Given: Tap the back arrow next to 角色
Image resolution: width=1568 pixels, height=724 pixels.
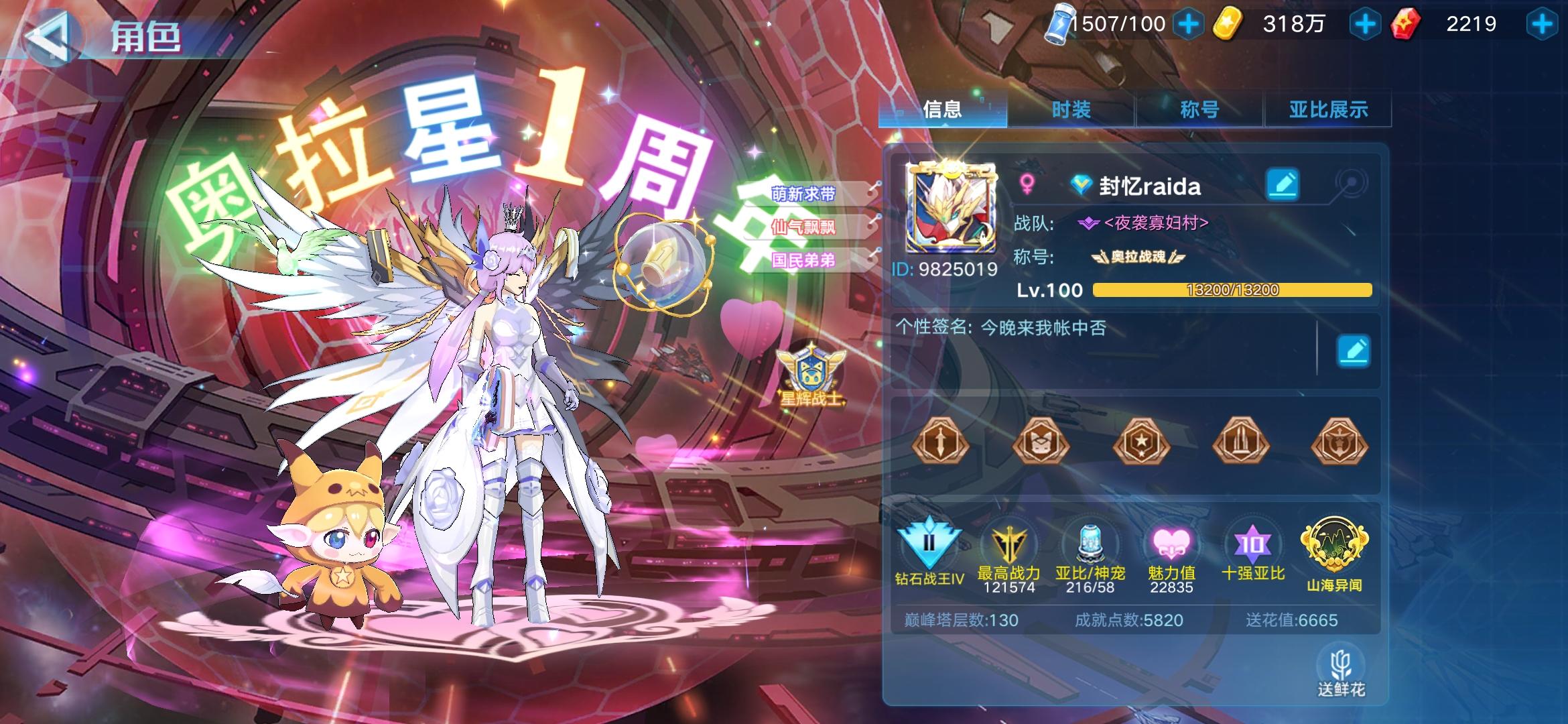Looking at the screenshot, I should coord(51,37).
